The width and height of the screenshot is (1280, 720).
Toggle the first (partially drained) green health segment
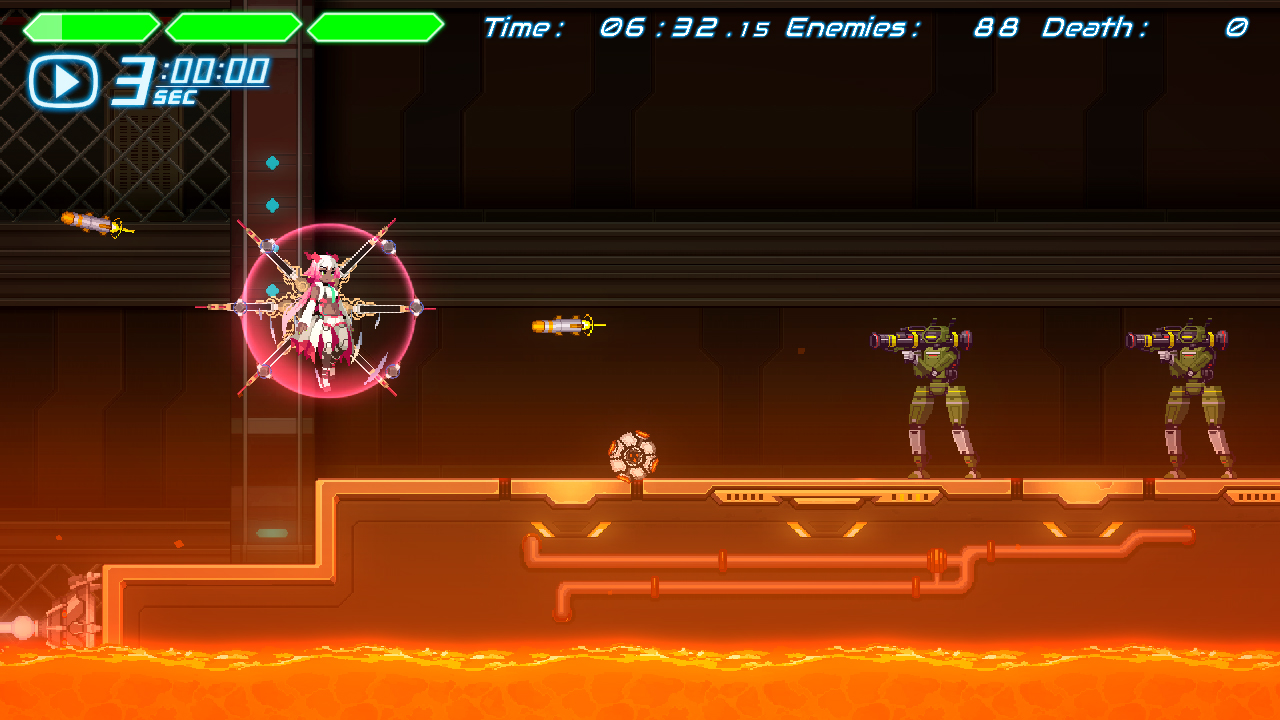[x=90, y=25]
